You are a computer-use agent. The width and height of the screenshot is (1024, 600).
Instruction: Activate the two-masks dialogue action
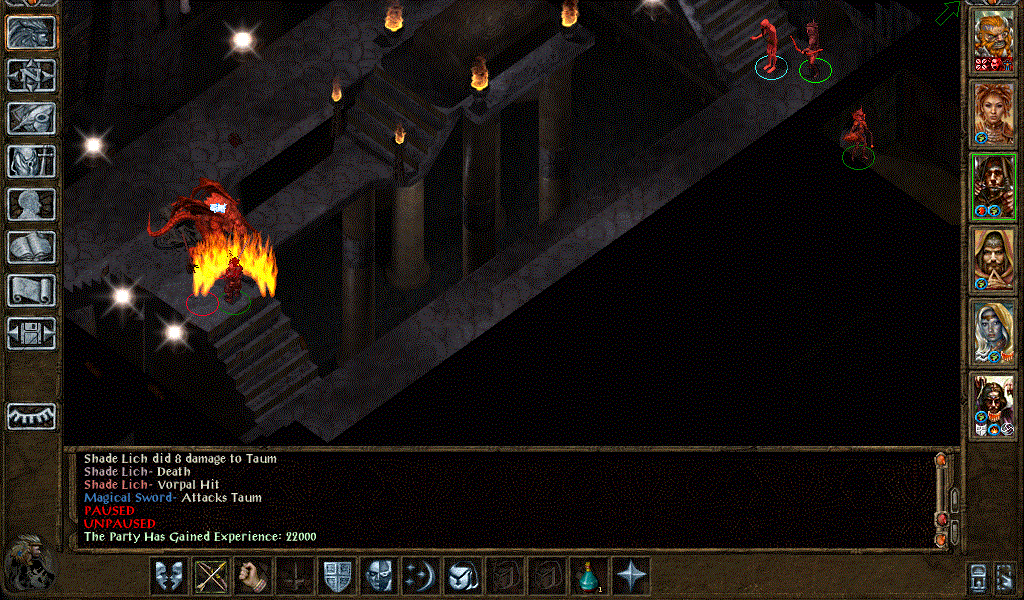click(x=169, y=576)
